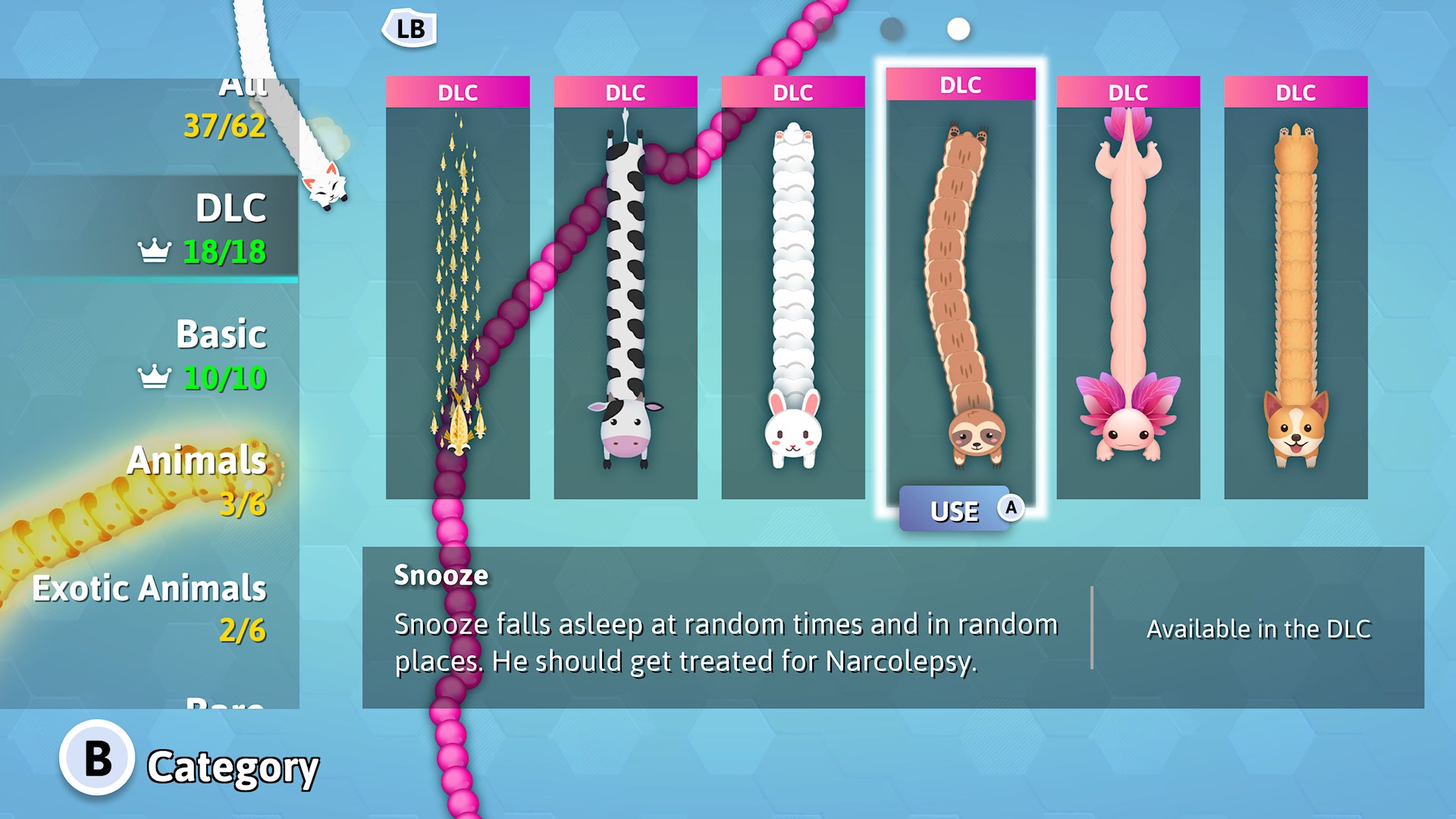Click the Available in the DLC label
Image resolution: width=1456 pixels, height=819 pixels.
point(1259,629)
